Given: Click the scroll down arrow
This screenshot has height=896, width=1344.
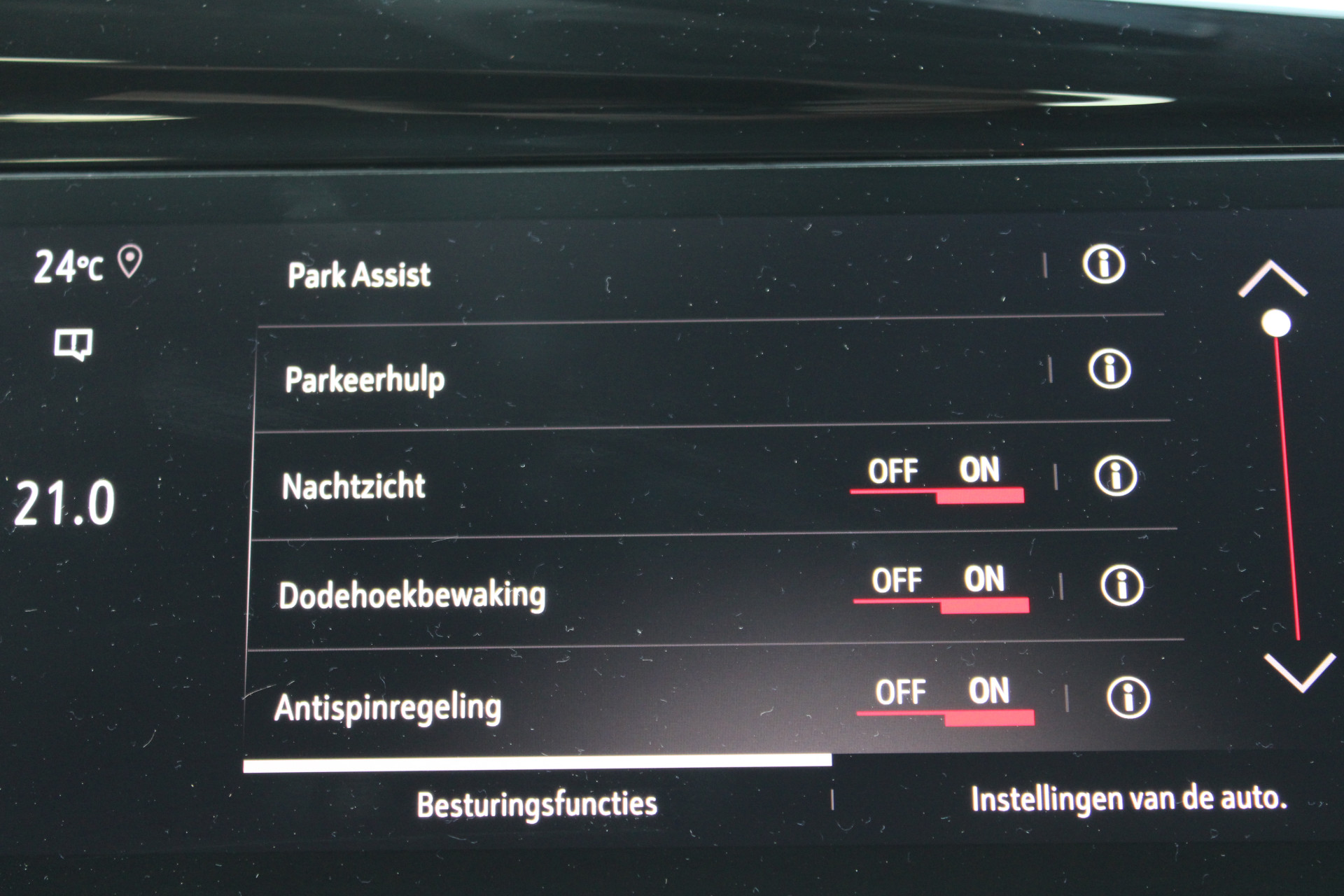Looking at the screenshot, I should [1300, 672].
